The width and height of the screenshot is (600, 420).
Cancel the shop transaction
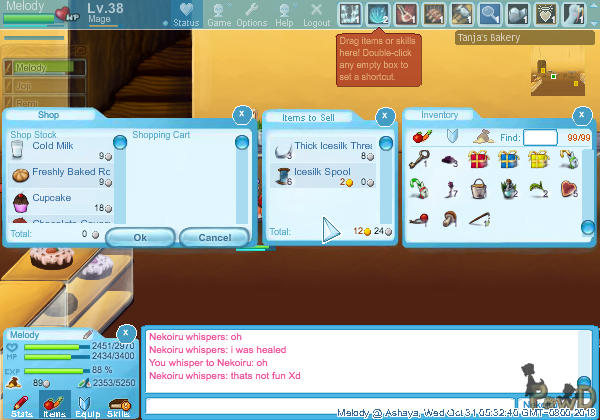tap(214, 237)
